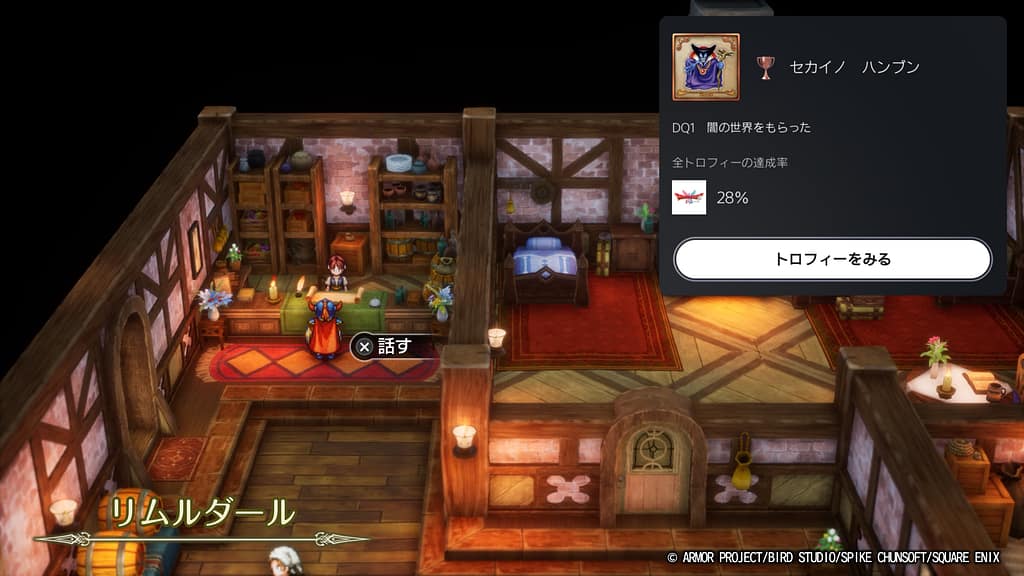
Task: Open the トロフィーをみる trophy button
Action: tap(832, 259)
